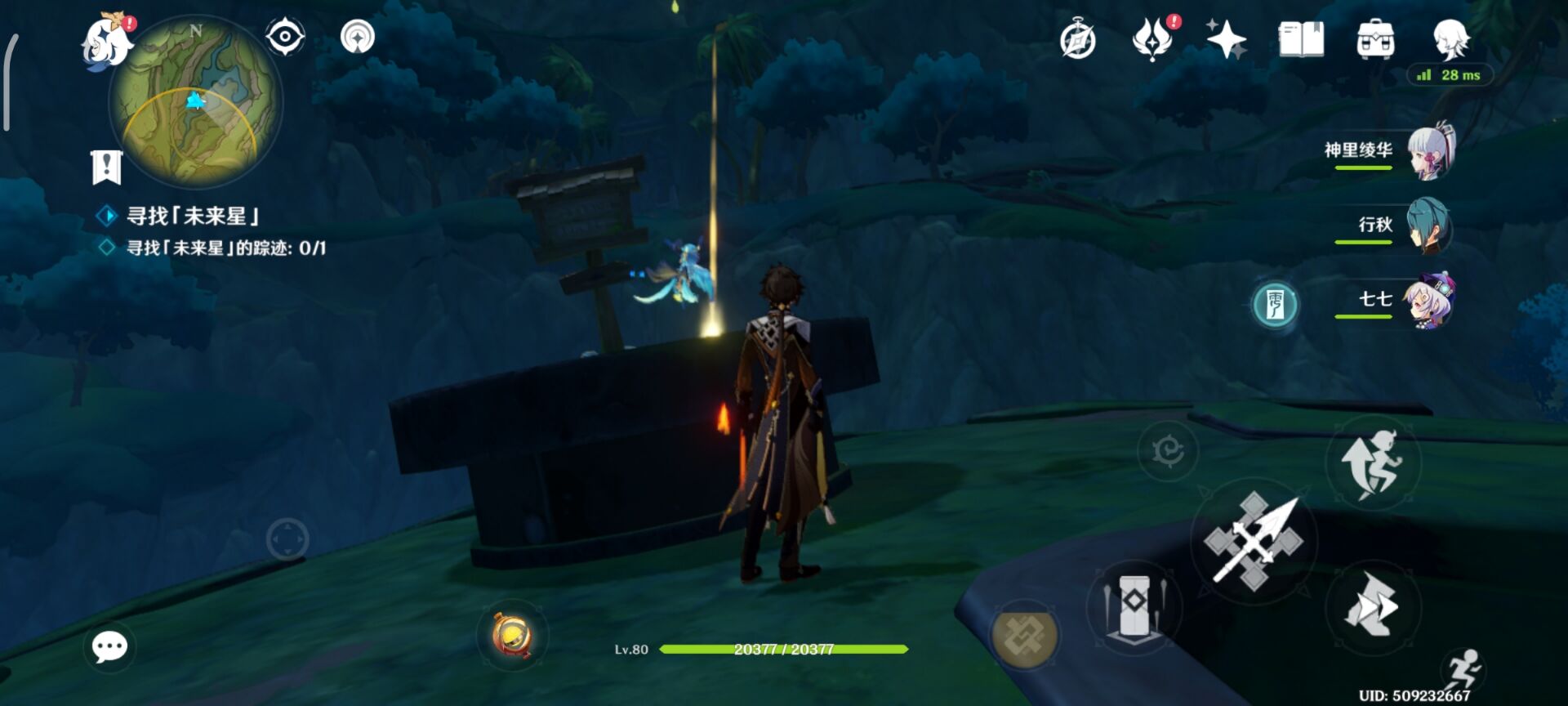Toggle the elemental sight eye icon

(x=285, y=37)
